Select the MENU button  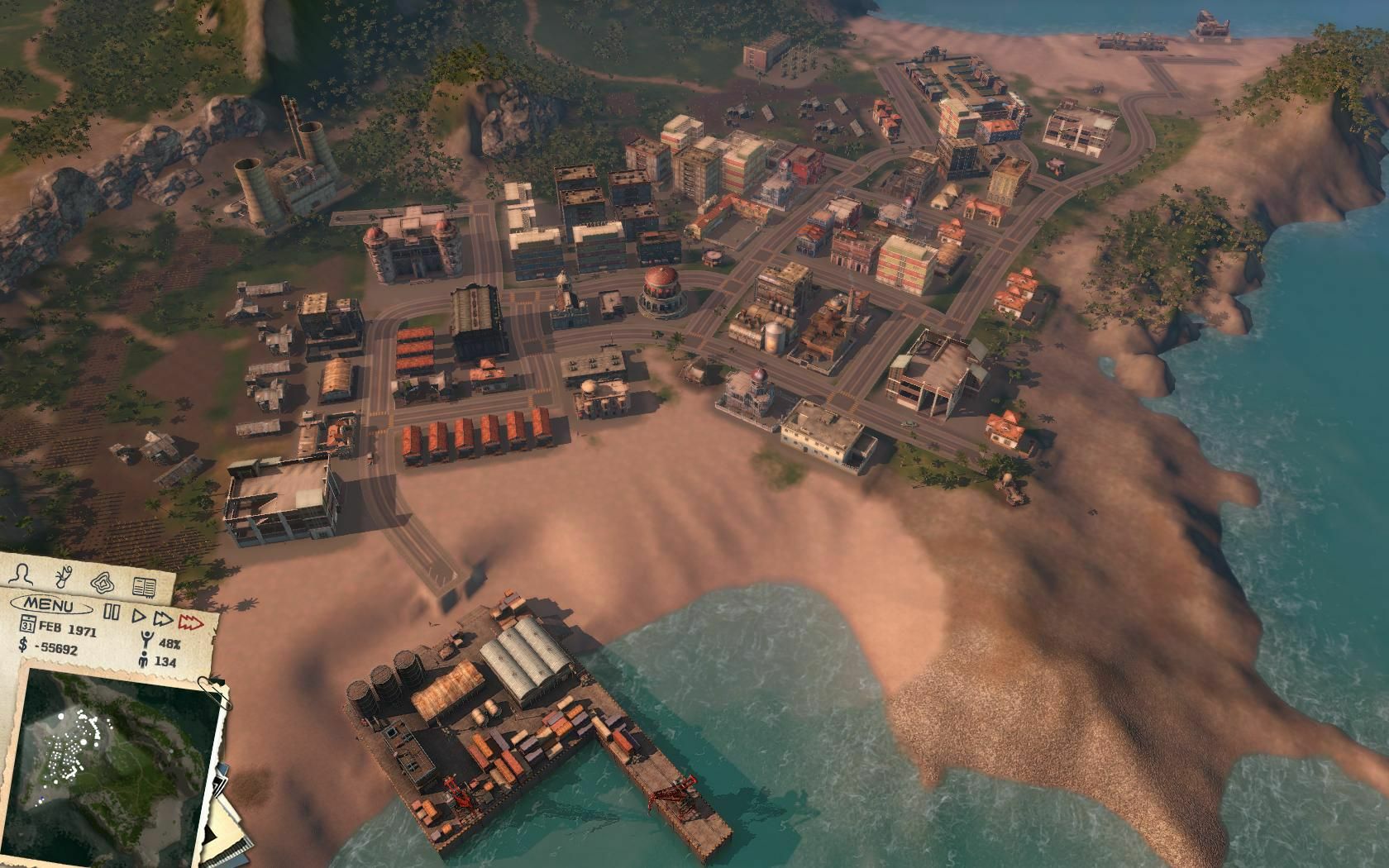(50, 605)
